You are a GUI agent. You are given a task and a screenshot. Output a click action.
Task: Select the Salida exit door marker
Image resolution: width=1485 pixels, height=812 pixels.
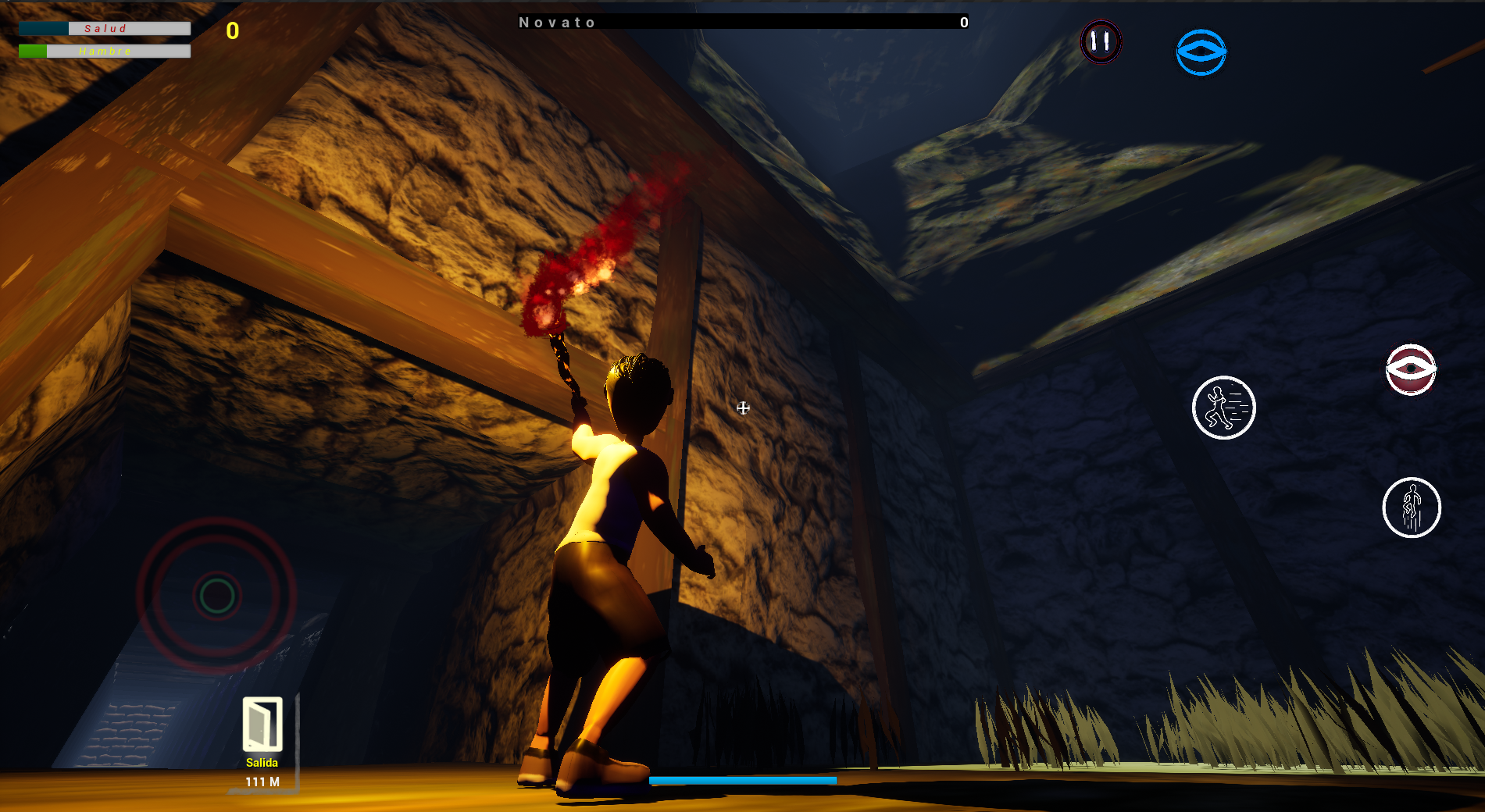click(262, 725)
